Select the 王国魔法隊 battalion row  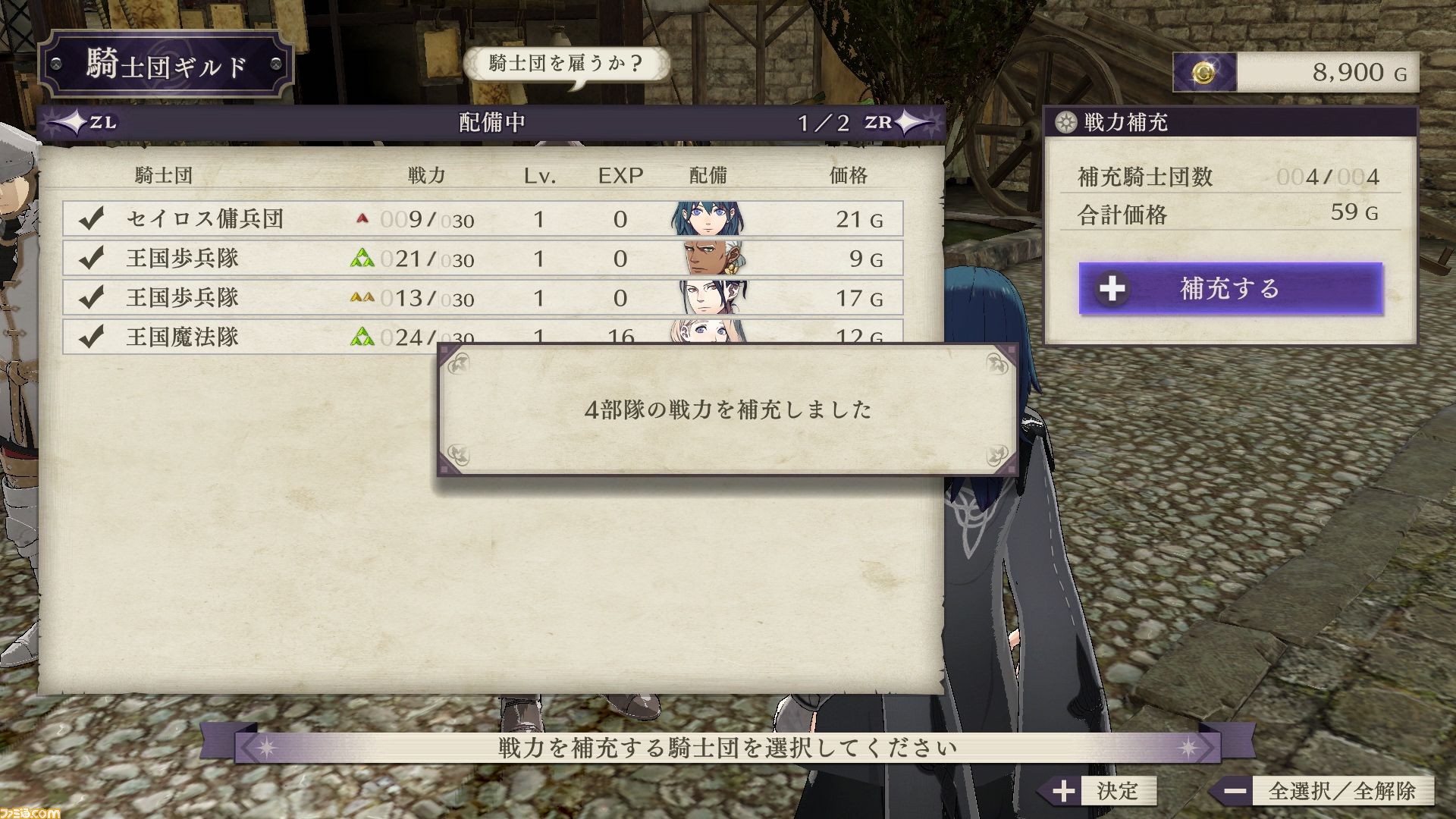coord(250,336)
